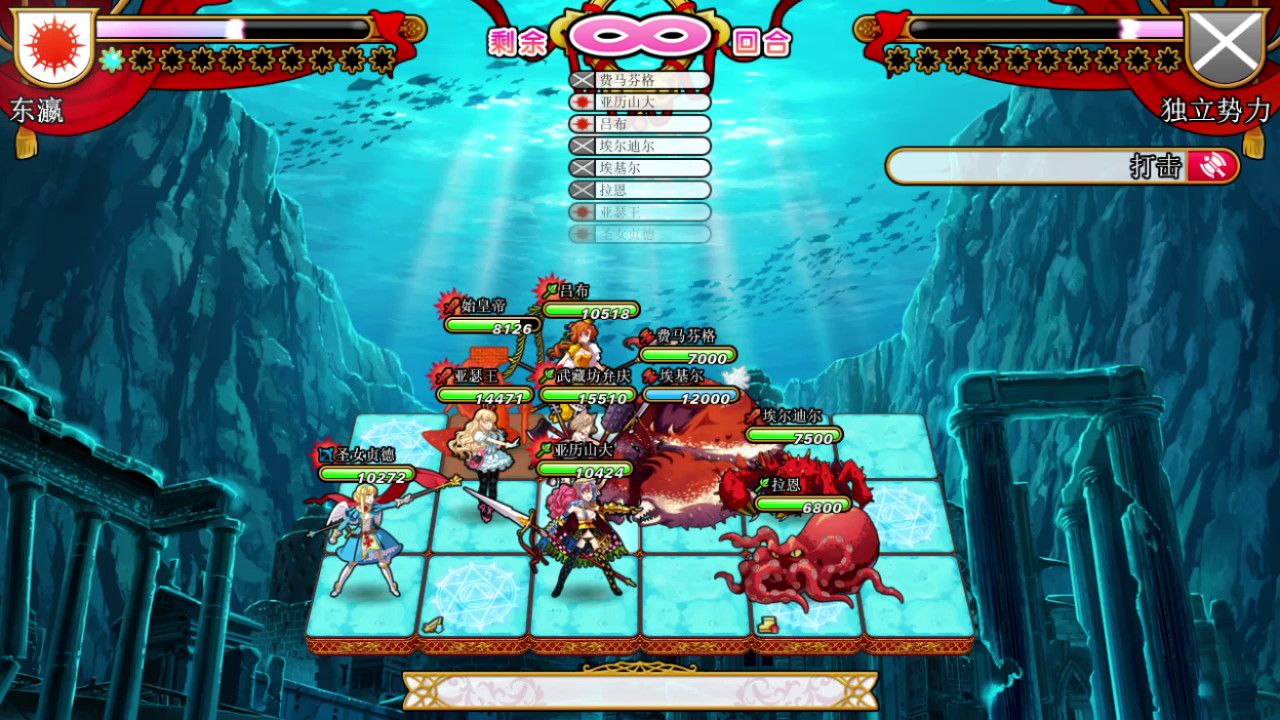Select the 埃尔迪尔 turn order row
Image resolution: width=1280 pixels, height=720 pixels.
coord(640,146)
